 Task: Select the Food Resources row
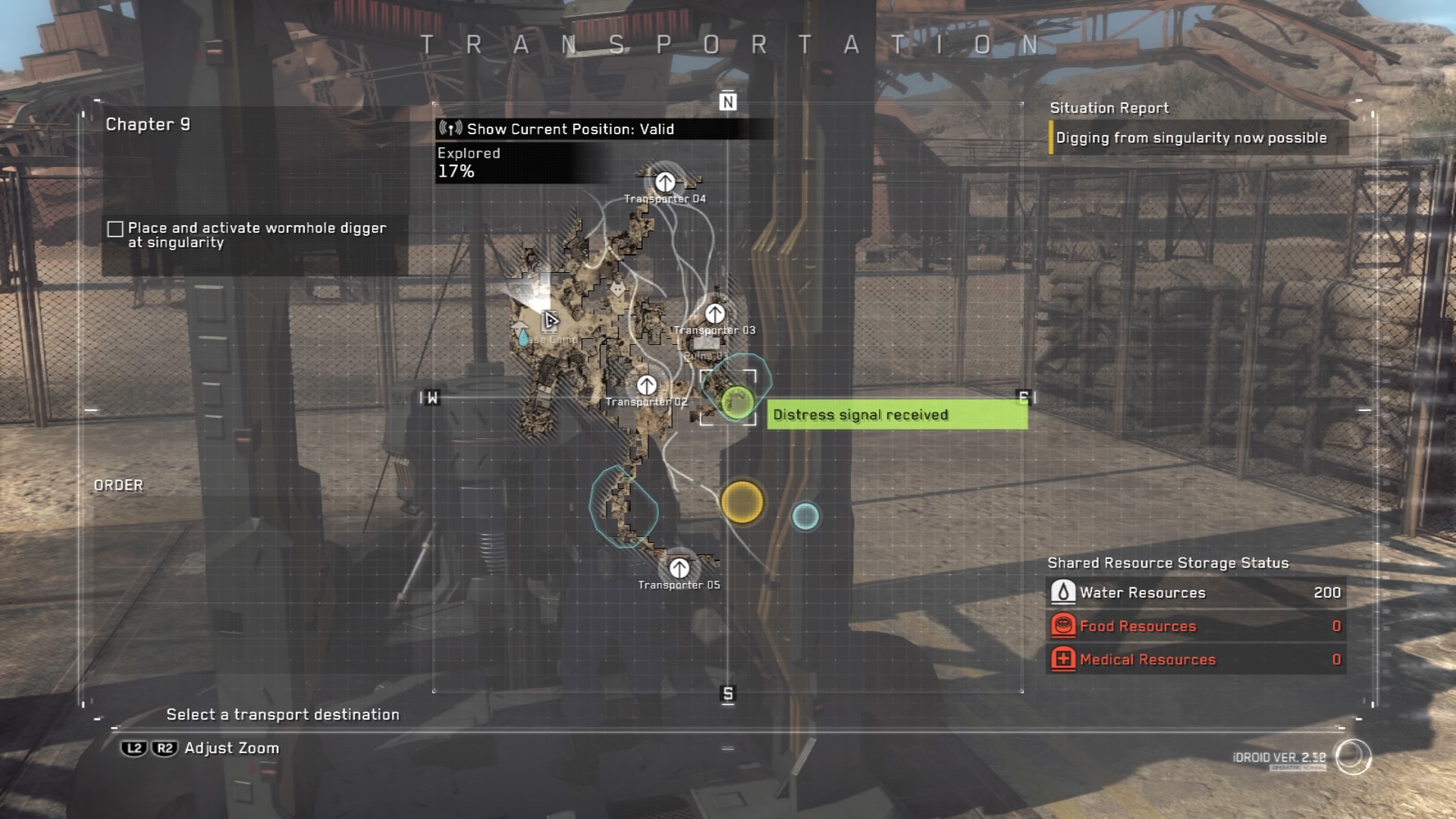(x=1196, y=626)
